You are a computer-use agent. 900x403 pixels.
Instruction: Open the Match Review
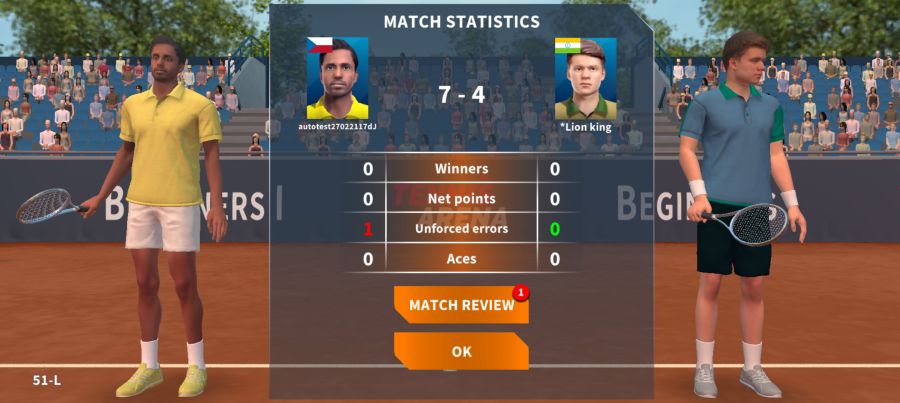coord(461,305)
